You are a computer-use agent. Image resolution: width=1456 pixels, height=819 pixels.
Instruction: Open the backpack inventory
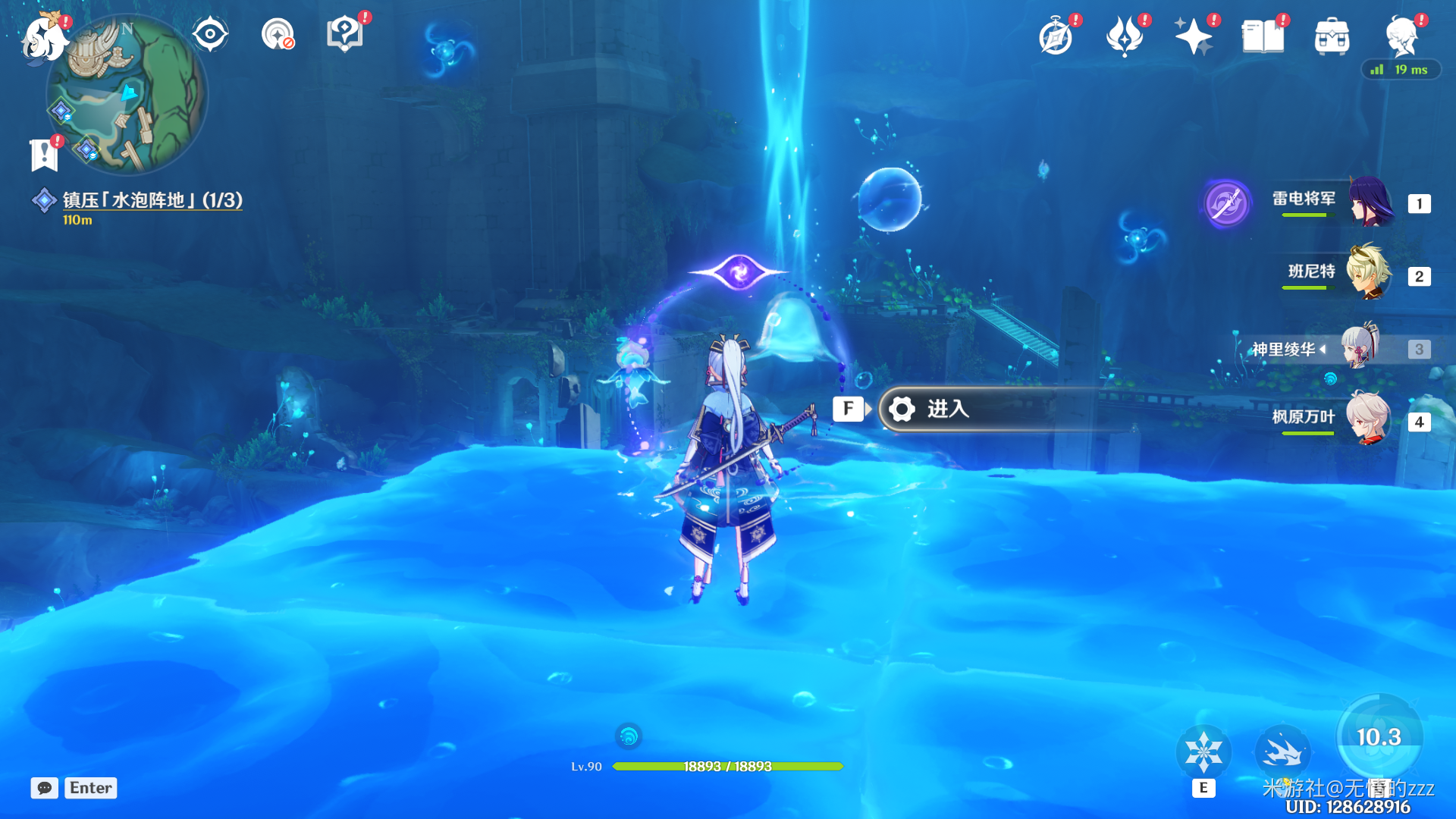pyautogui.click(x=1332, y=36)
